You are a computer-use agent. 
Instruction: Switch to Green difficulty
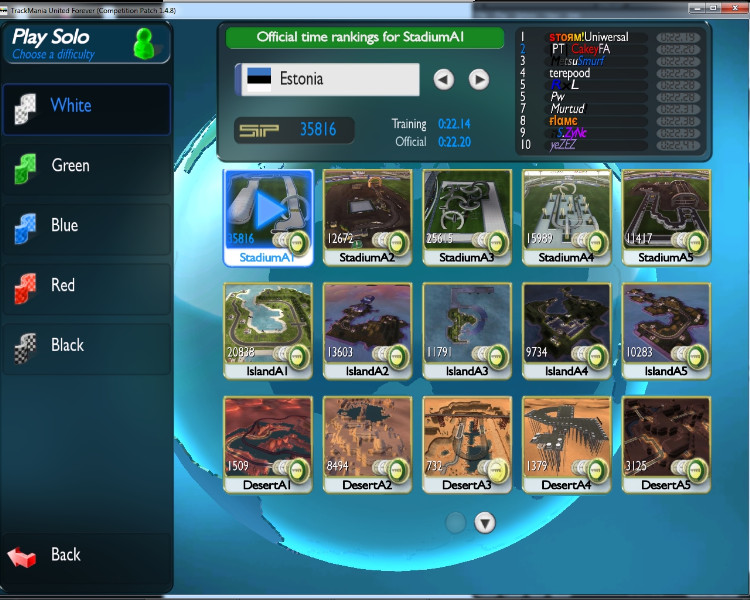point(85,167)
